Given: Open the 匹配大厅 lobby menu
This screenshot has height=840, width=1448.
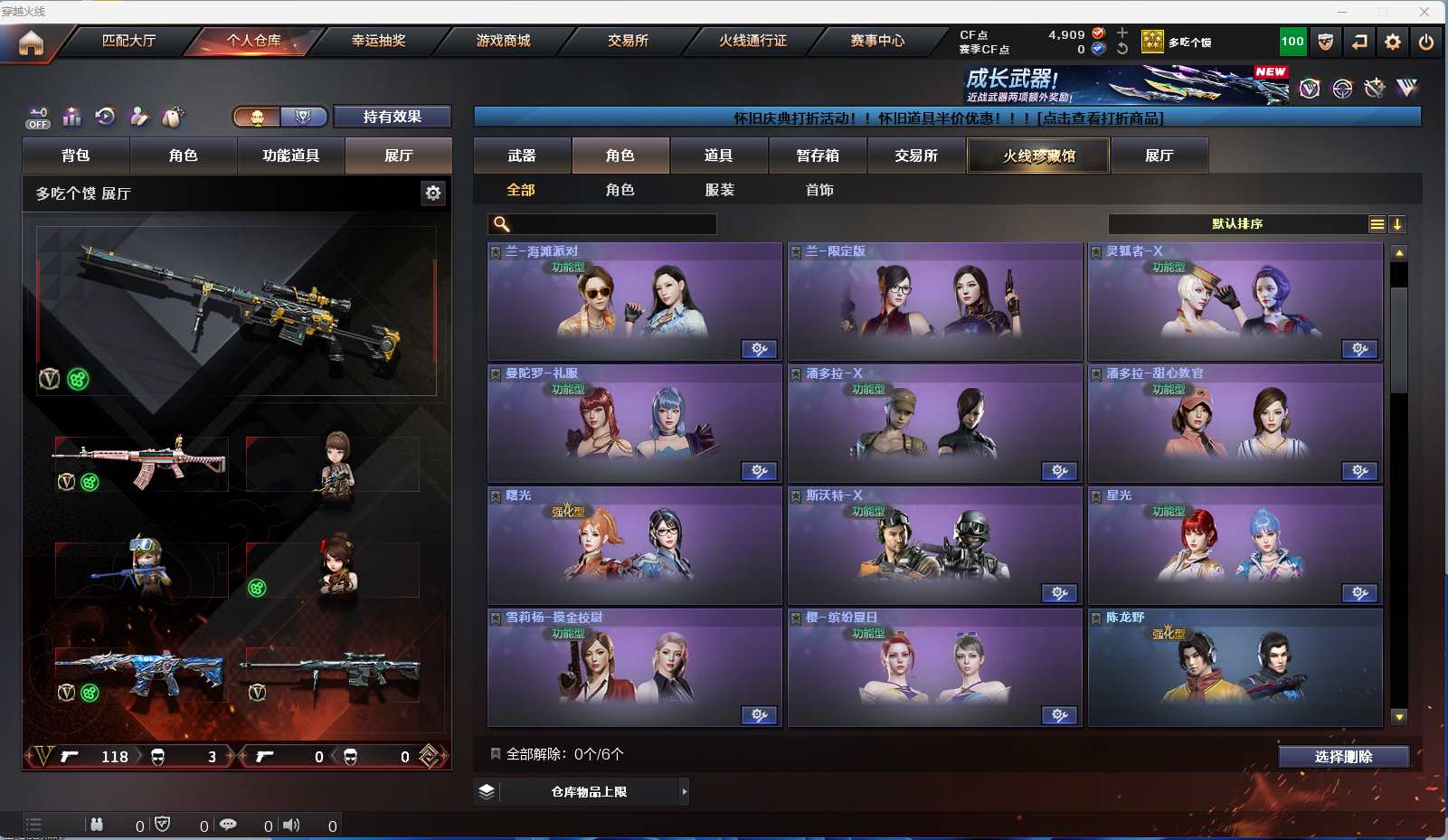Looking at the screenshot, I should coord(128,41).
